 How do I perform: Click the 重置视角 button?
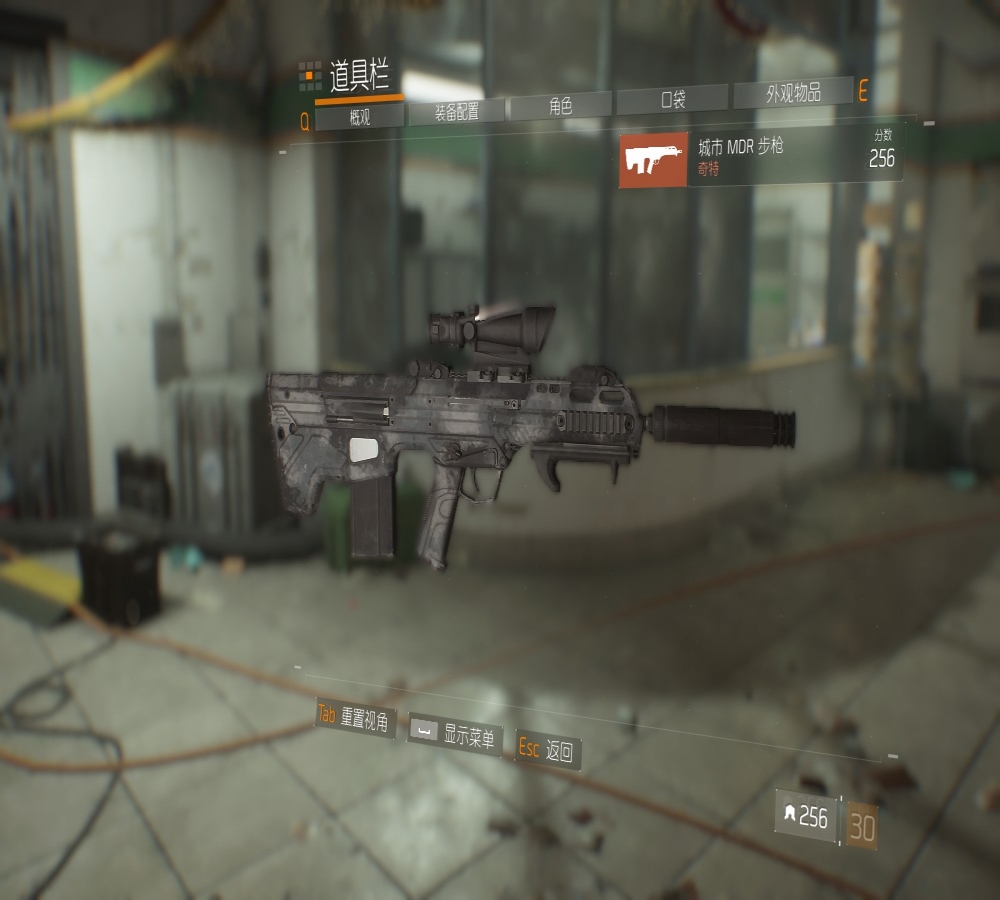tap(355, 718)
